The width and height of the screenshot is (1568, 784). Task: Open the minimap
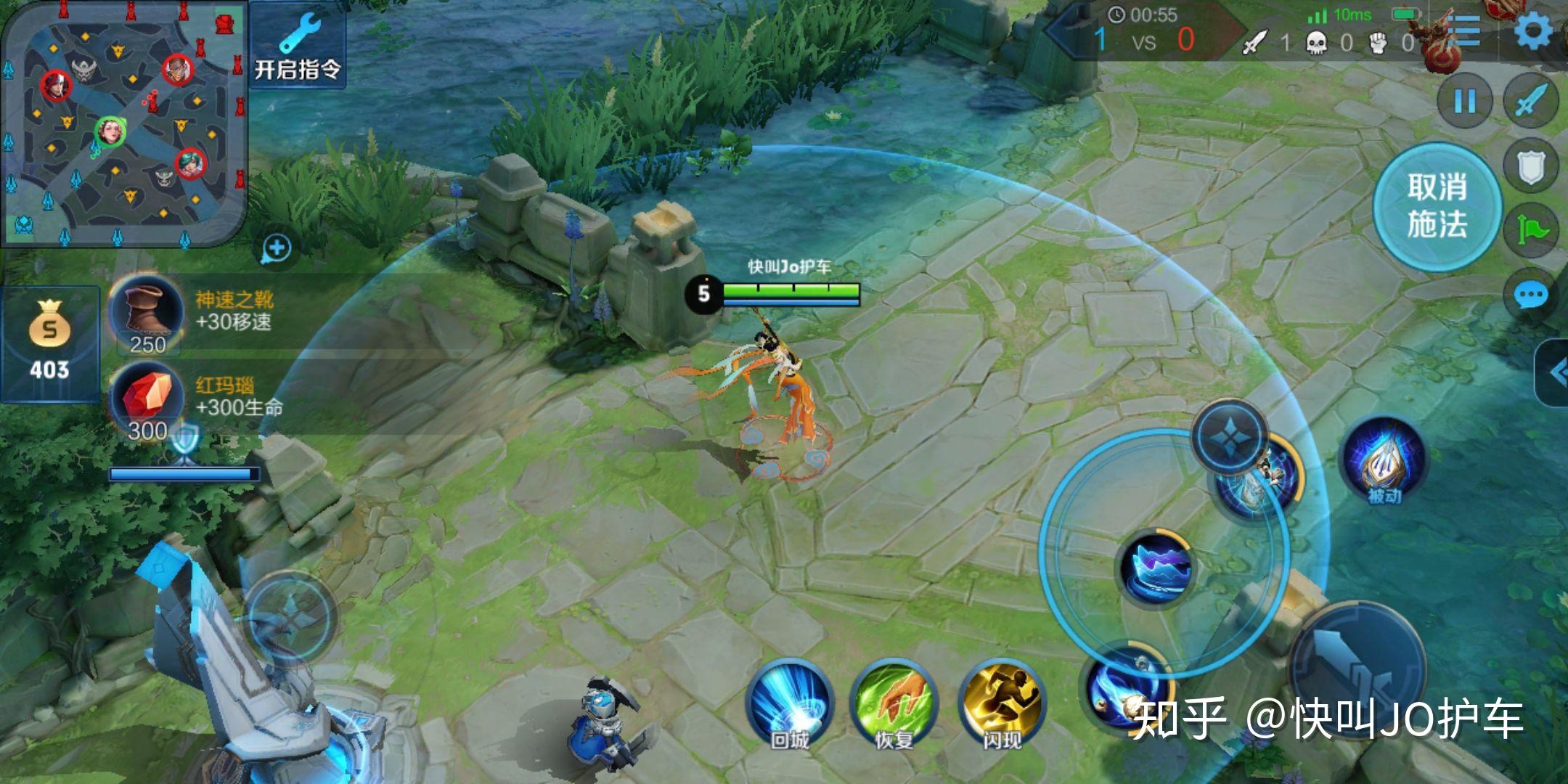123,122
